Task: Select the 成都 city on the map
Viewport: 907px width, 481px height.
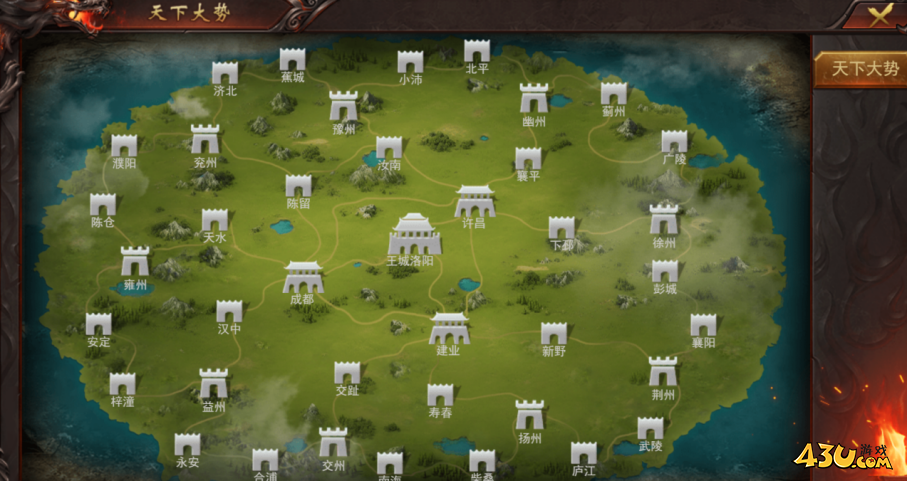Action: click(x=302, y=278)
